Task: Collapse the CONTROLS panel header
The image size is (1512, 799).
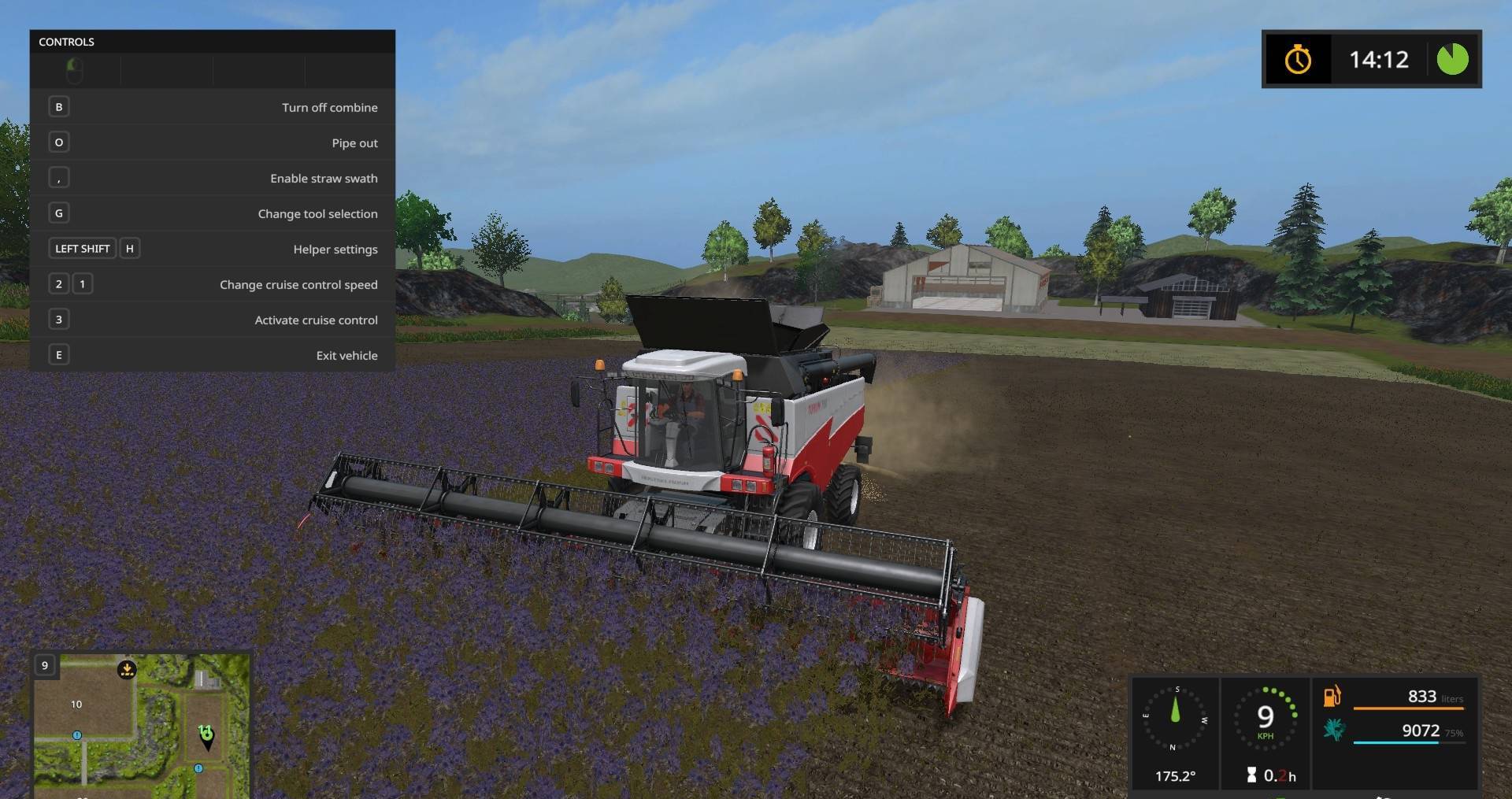Action: pos(67,42)
